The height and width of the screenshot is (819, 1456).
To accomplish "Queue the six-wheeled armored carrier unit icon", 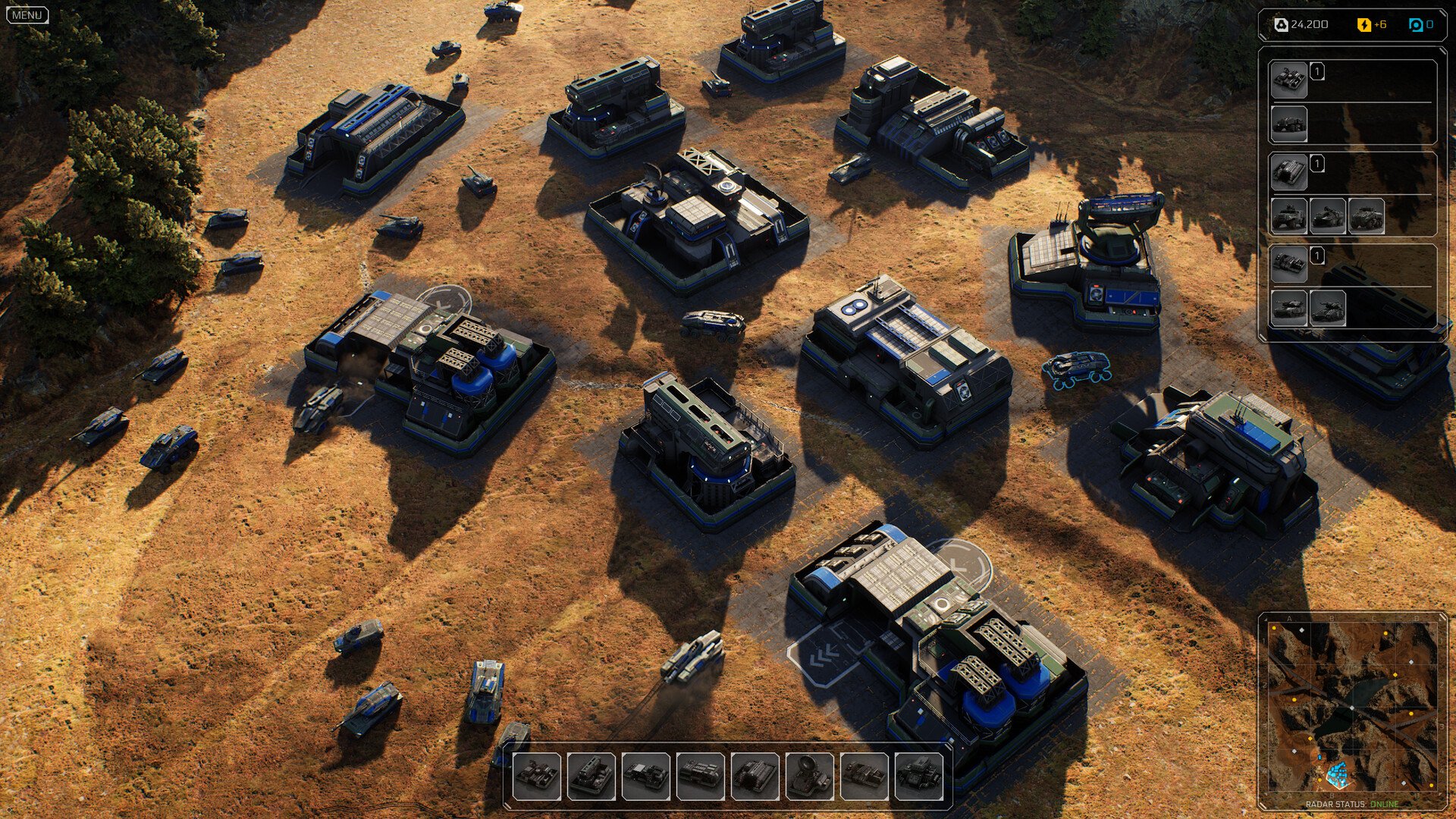I will click(1366, 216).
